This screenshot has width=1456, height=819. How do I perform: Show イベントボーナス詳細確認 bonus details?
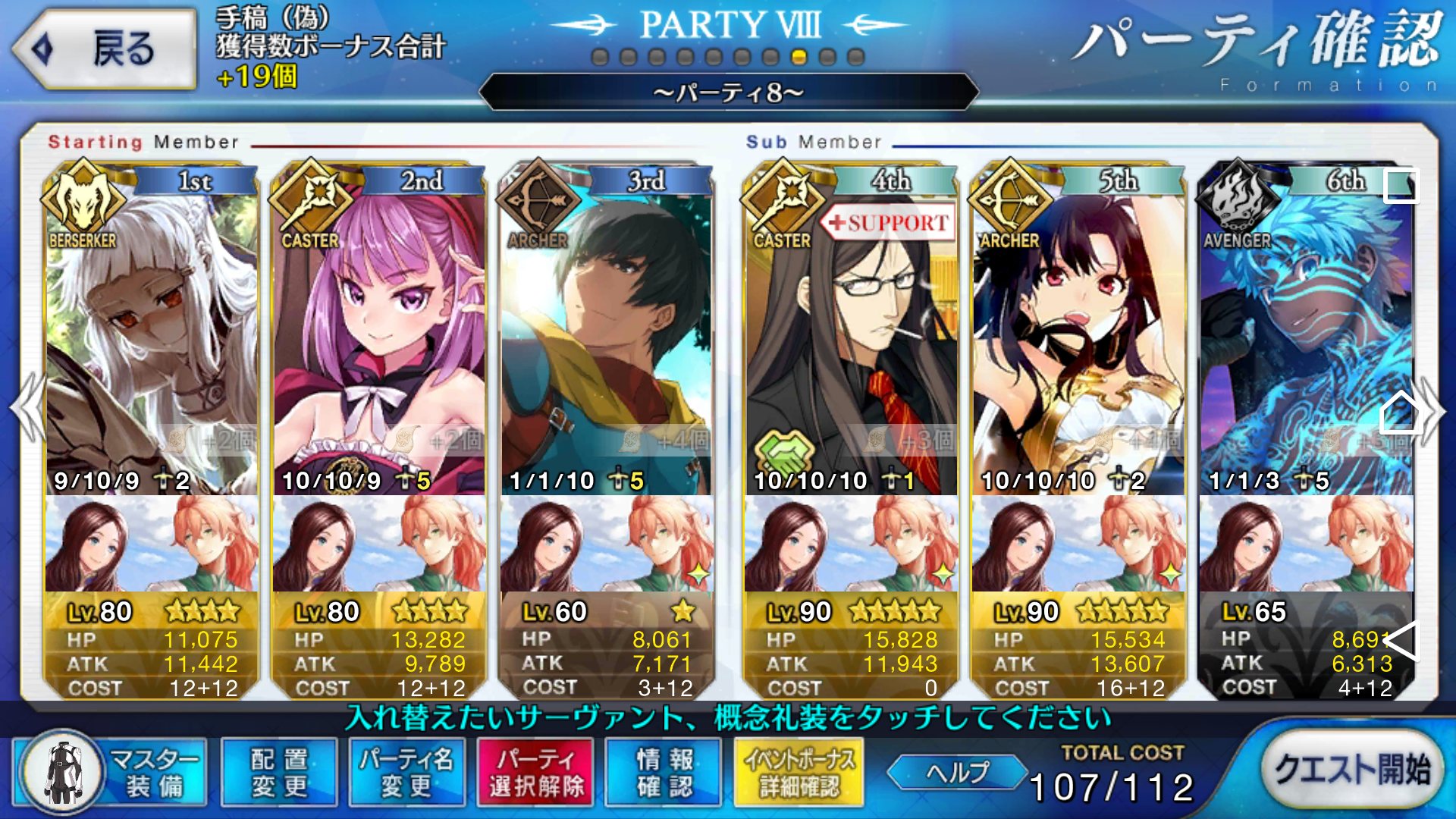799,772
